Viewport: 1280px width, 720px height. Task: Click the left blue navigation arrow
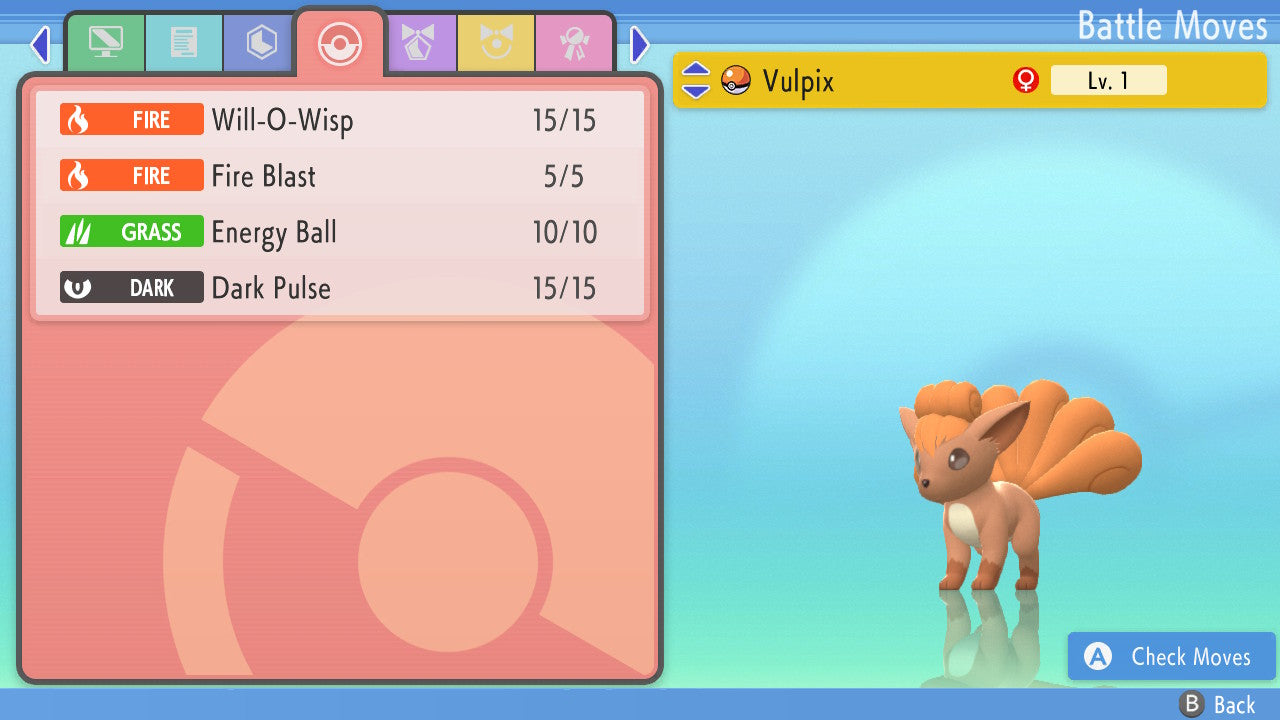click(39, 44)
